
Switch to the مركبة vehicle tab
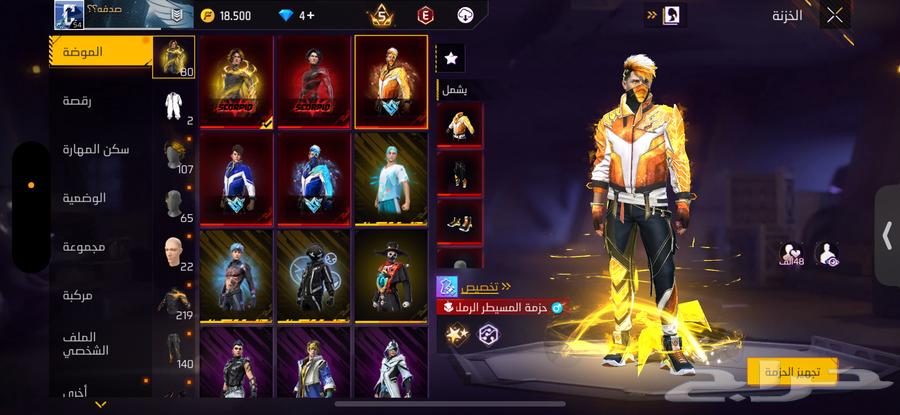[100, 295]
